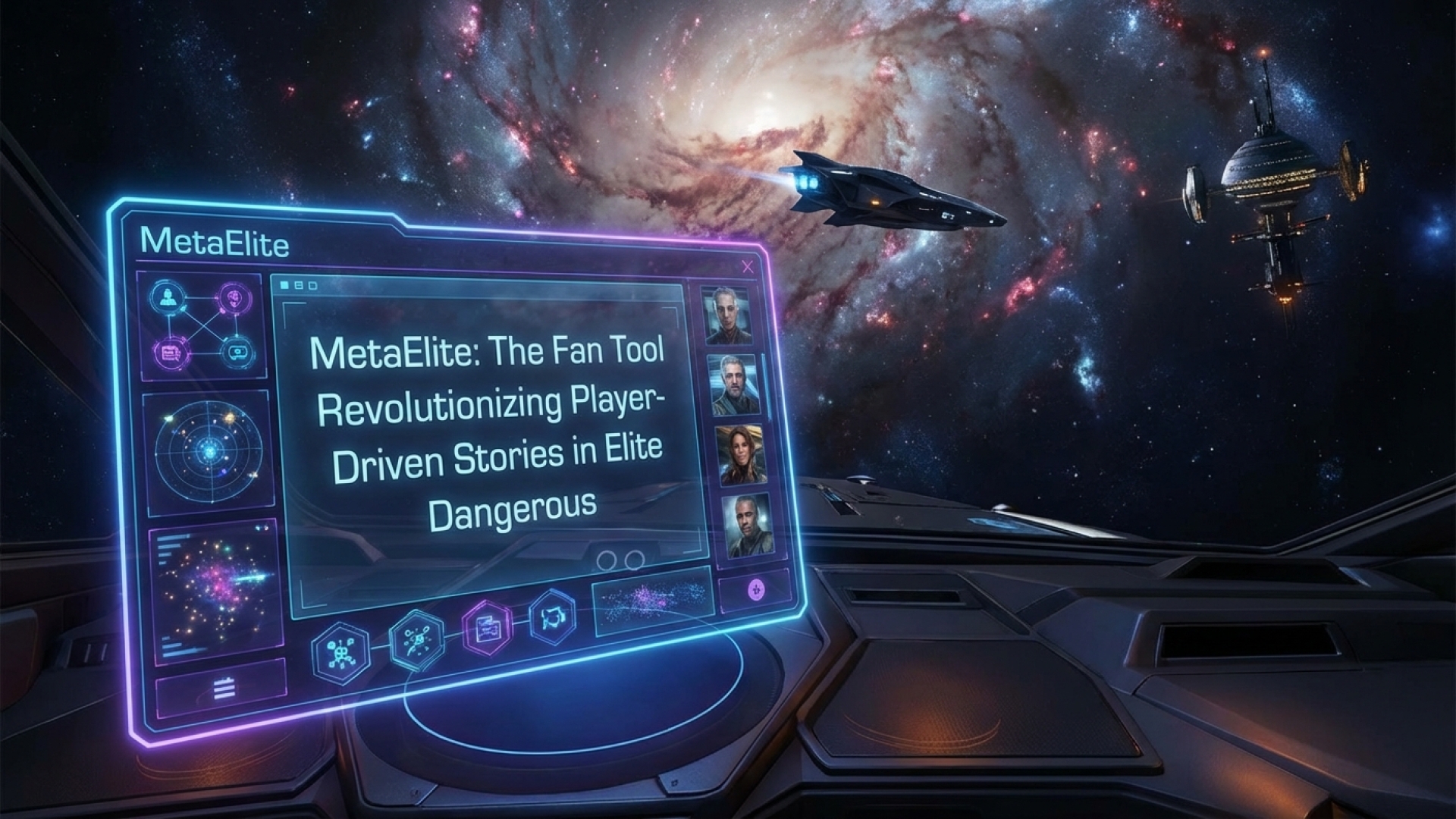This screenshot has width=1456, height=819.
Task: Open the hamburger menu button
Action: tap(223, 689)
